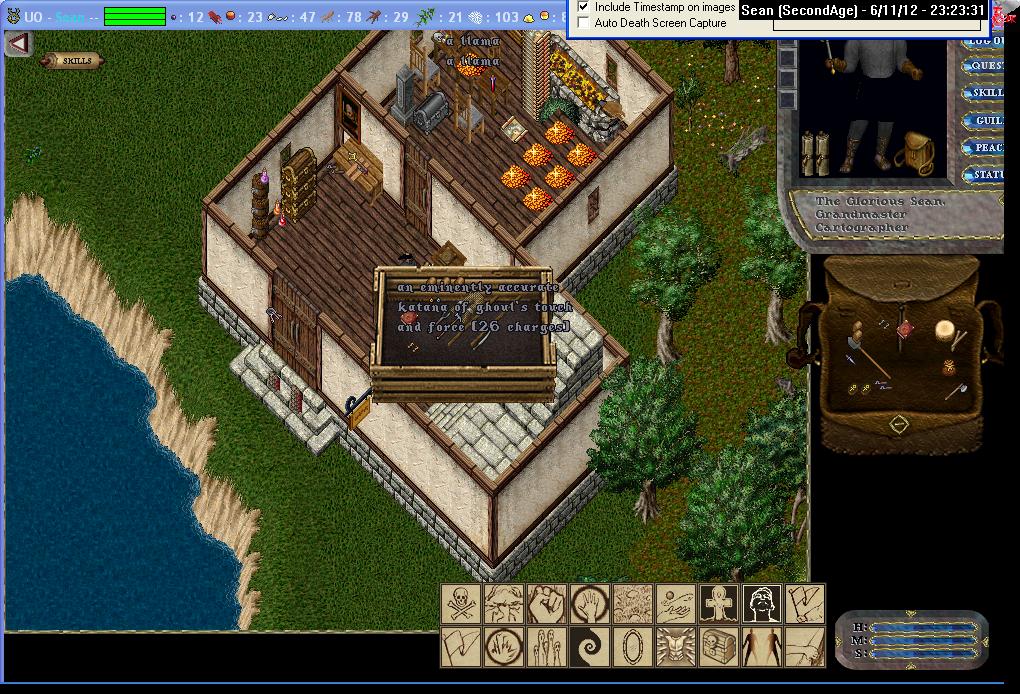Enable Auto Death Screen Capture
1020x694 pixels.
tap(584, 22)
